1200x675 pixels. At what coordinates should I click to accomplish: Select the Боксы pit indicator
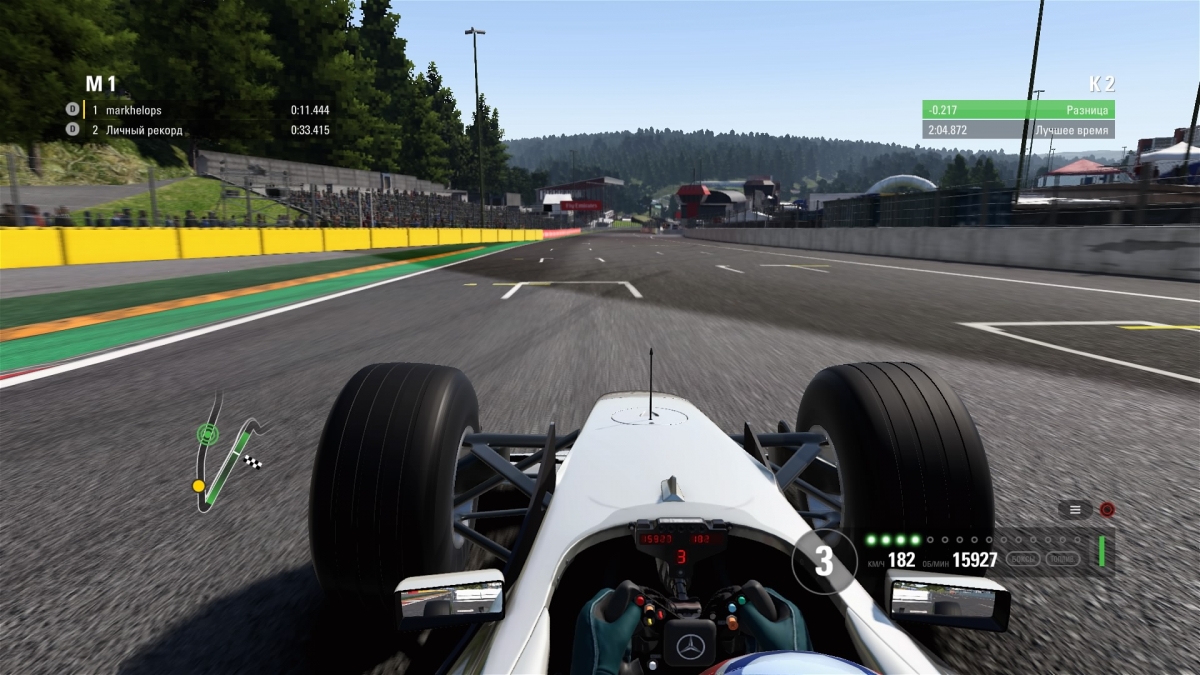[1022, 559]
